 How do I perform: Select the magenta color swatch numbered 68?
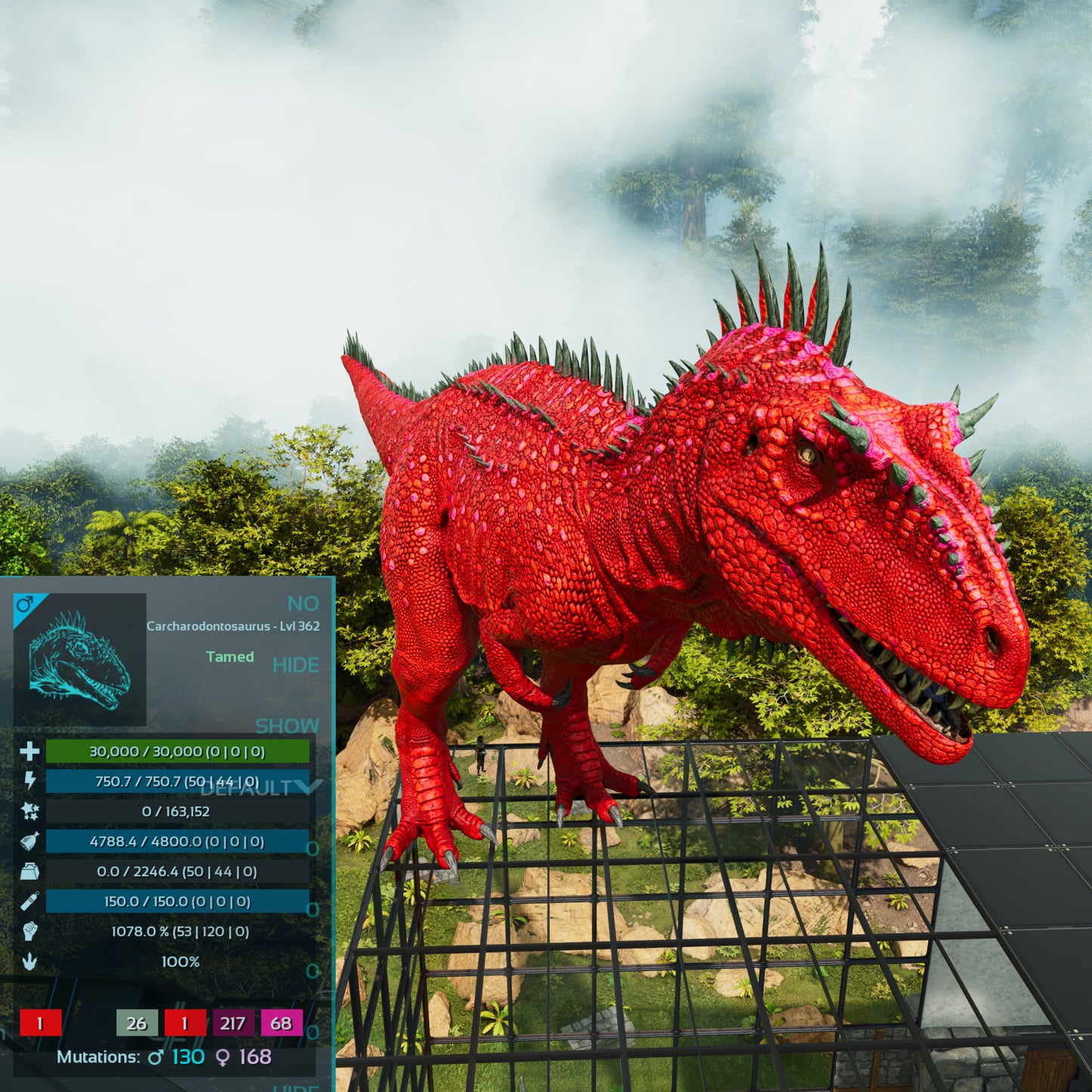coord(281,1023)
